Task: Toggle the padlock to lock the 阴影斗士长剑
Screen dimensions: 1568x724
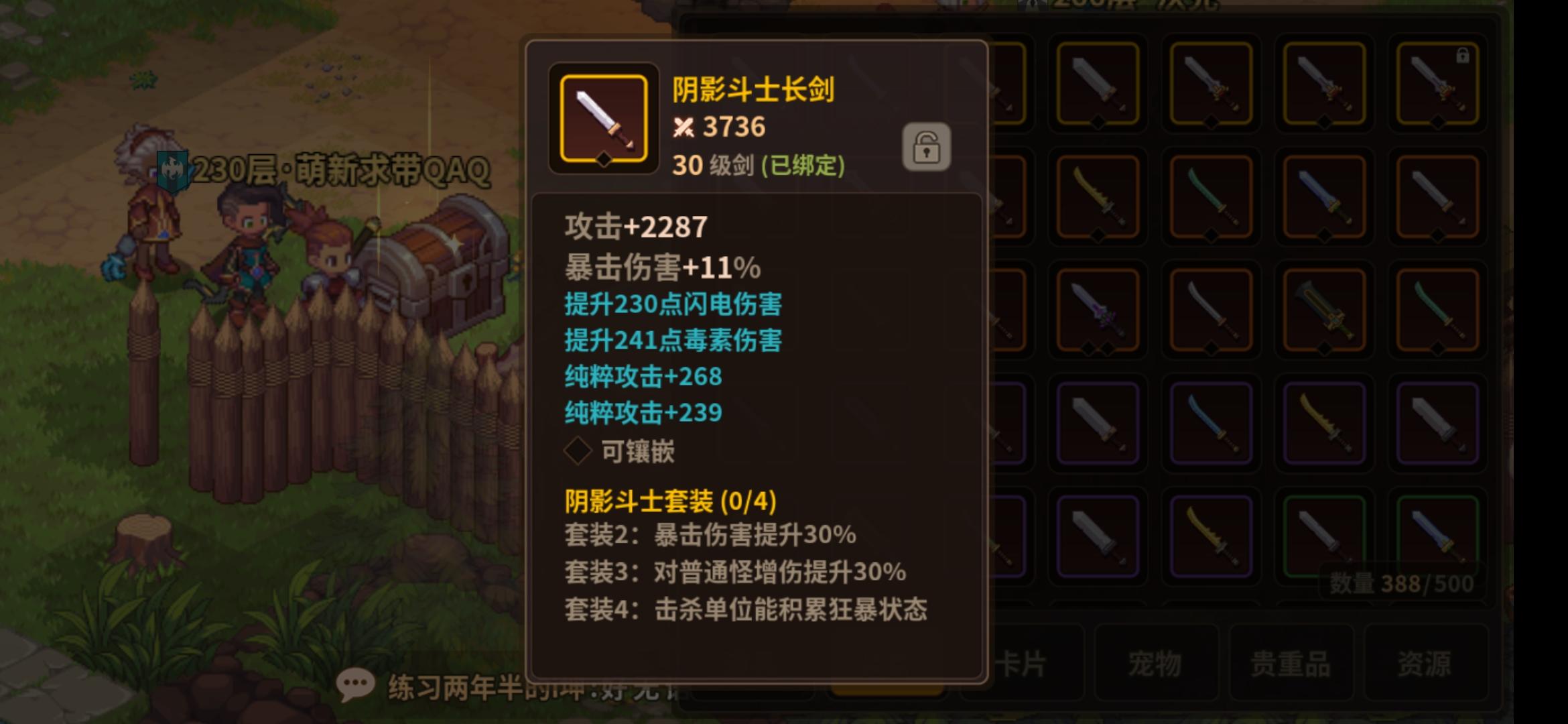Action: coord(928,147)
